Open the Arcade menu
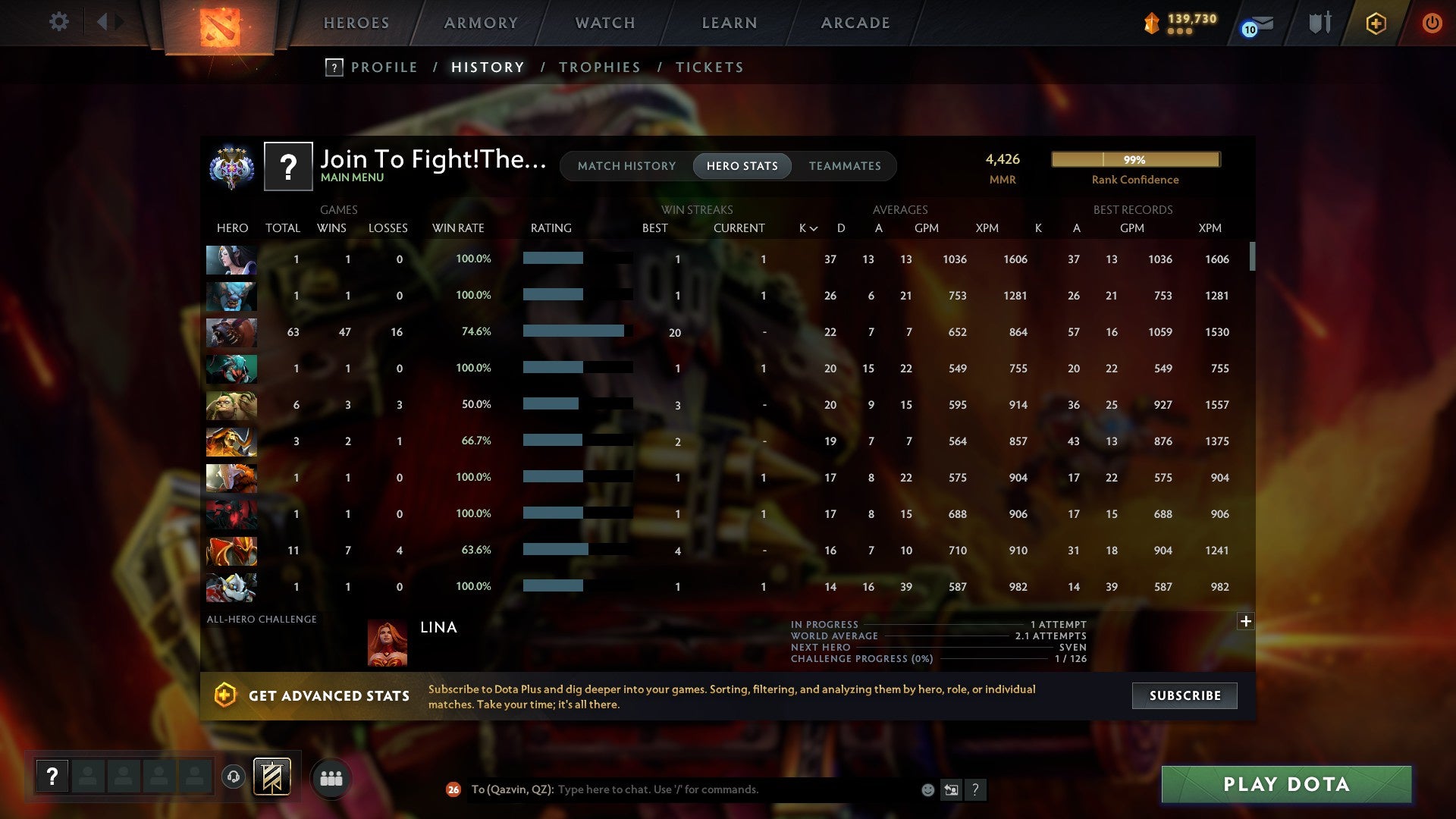Image resolution: width=1456 pixels, height=819 pixels. pyautogui.click(x=855, y=23)
